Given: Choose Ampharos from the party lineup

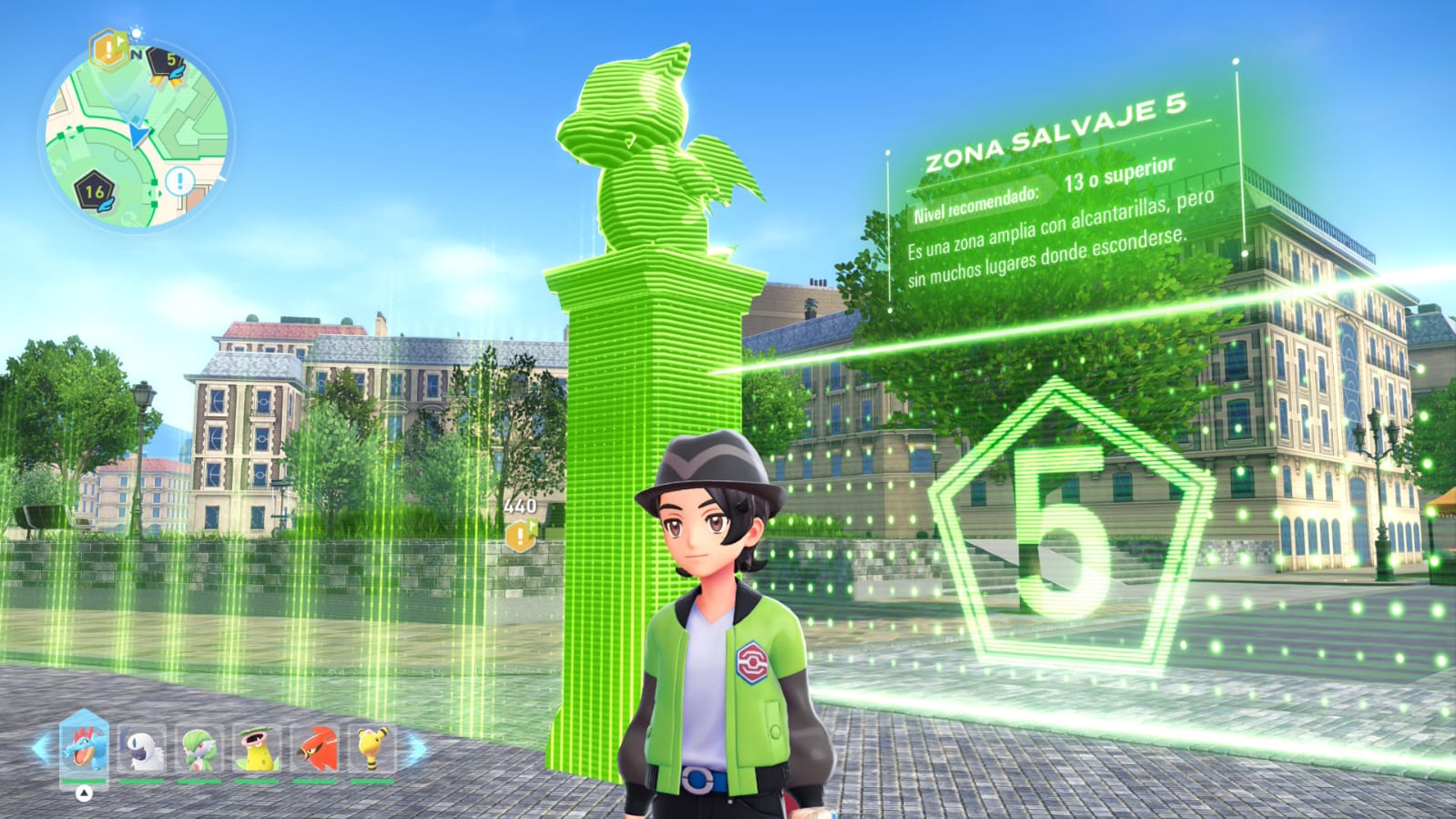Looking at the screenshot, I should pyautogui.click(x=372, y=749).
